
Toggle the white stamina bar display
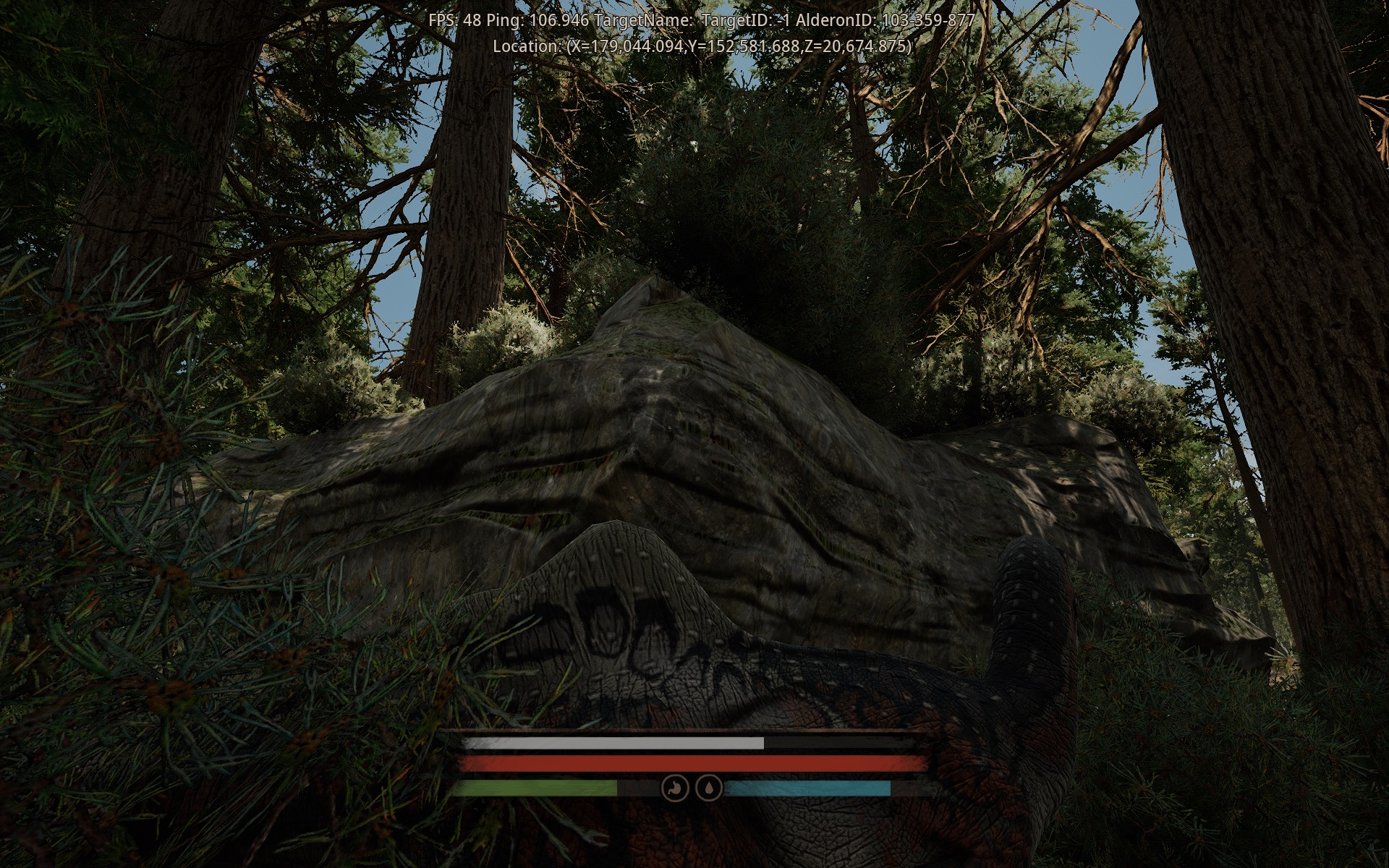pyautogui.click(x=615, y=742)
